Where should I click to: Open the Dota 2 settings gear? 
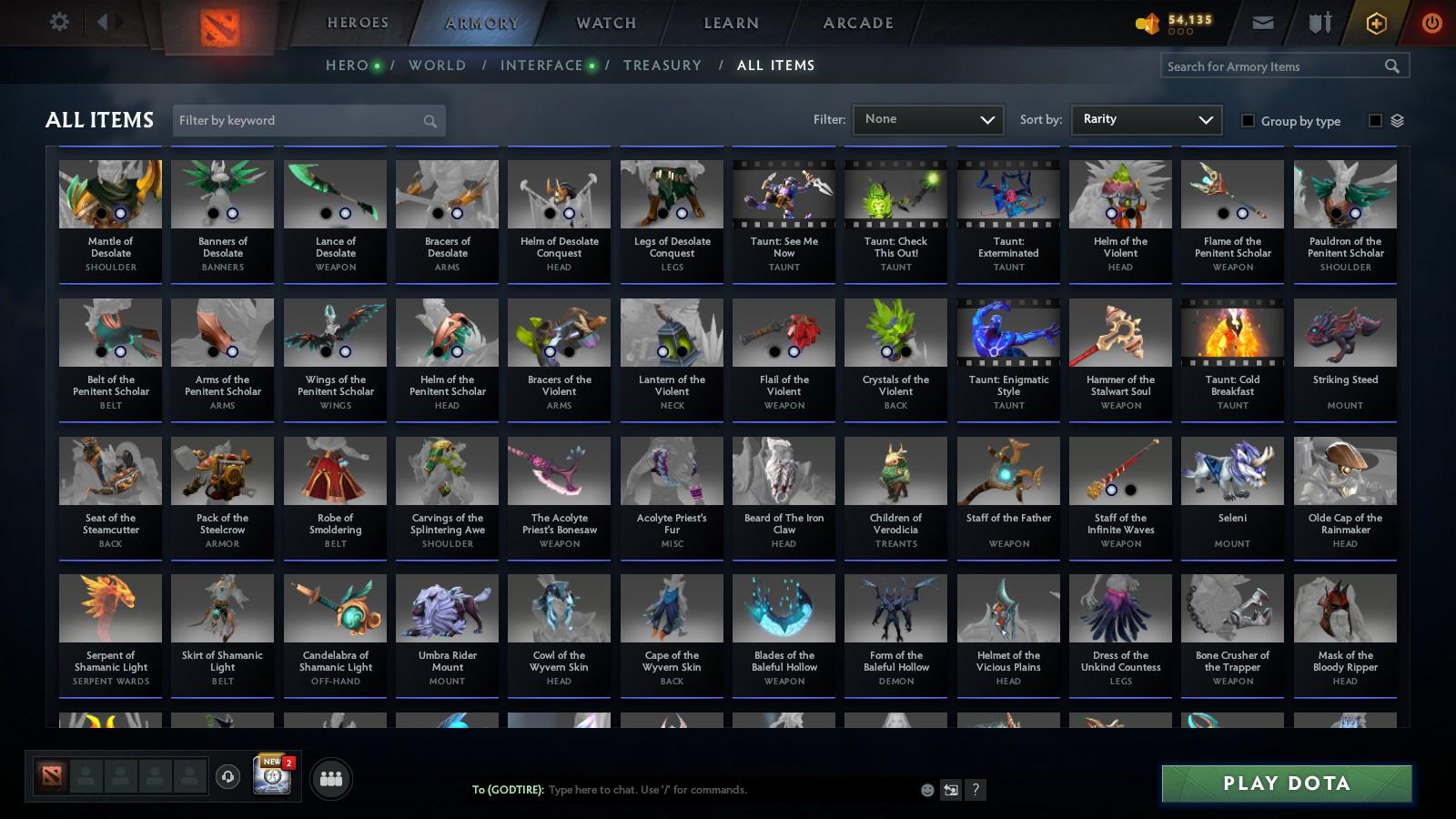59,22
